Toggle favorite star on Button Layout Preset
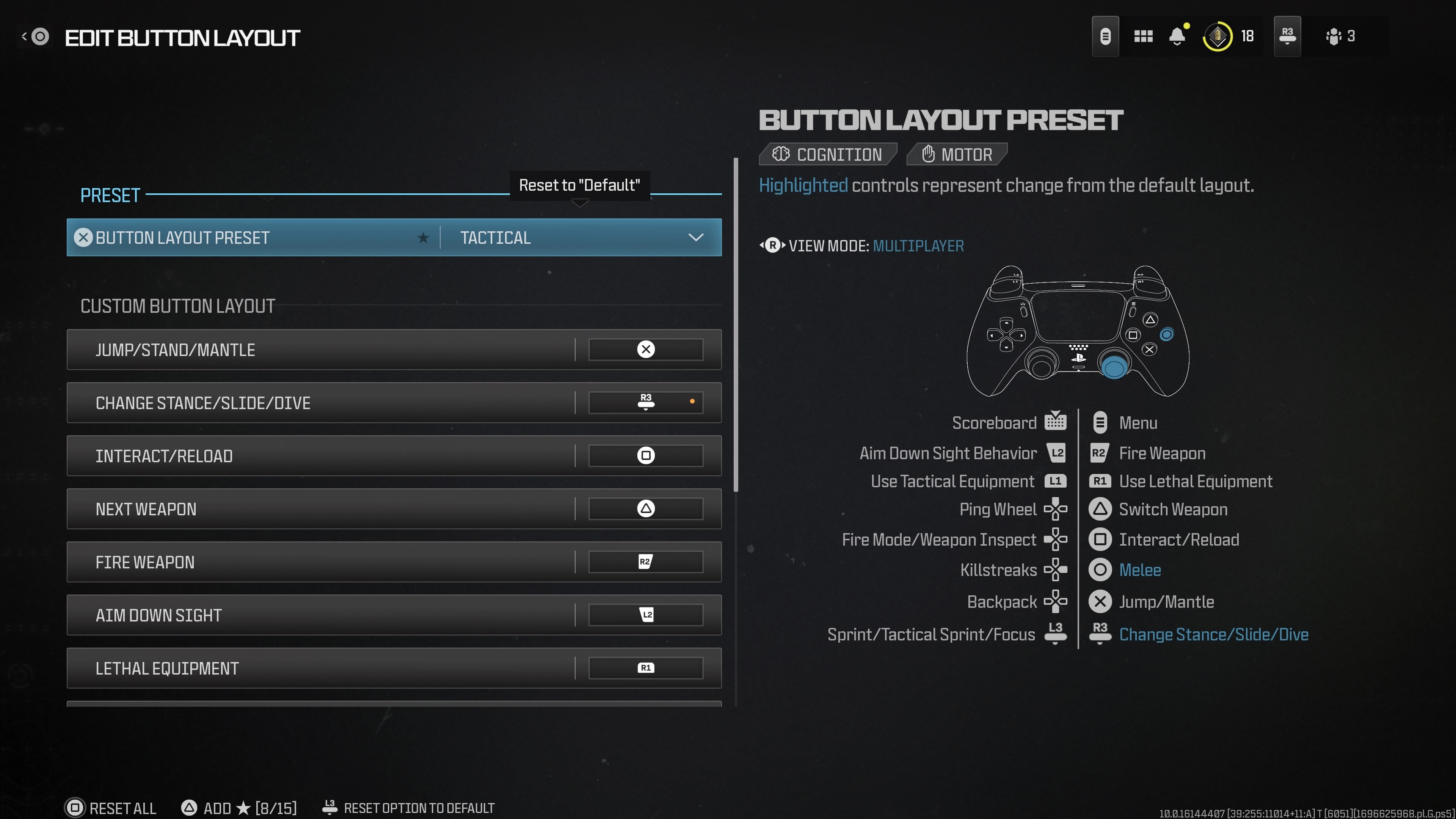This screenshot has height=819, width=1456. pyautogui.click(x=423, y=237)
